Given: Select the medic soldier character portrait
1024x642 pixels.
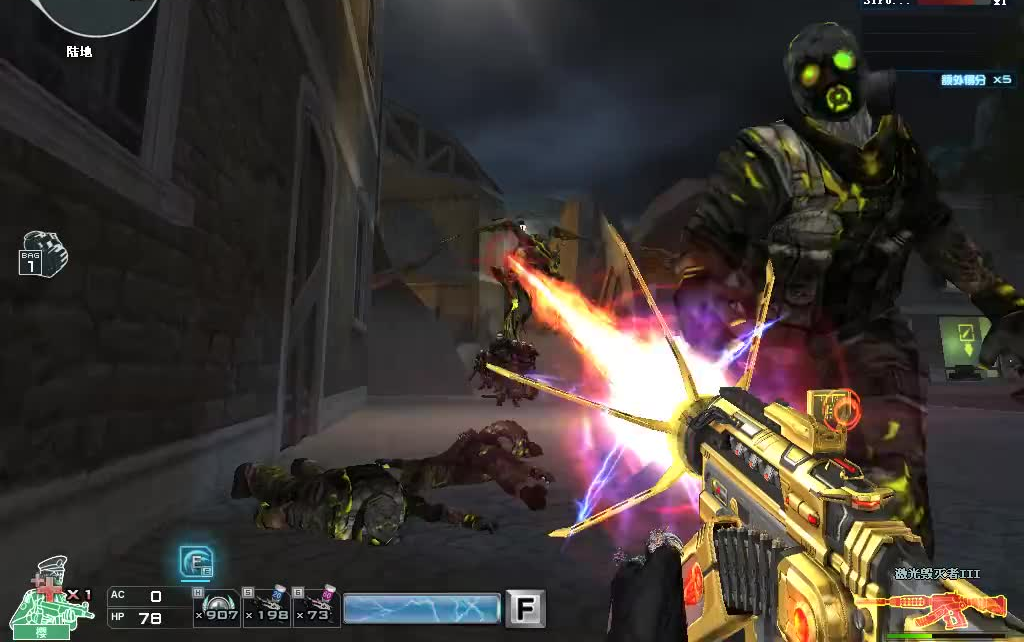Looking at the screenshot, I should 52,598.
